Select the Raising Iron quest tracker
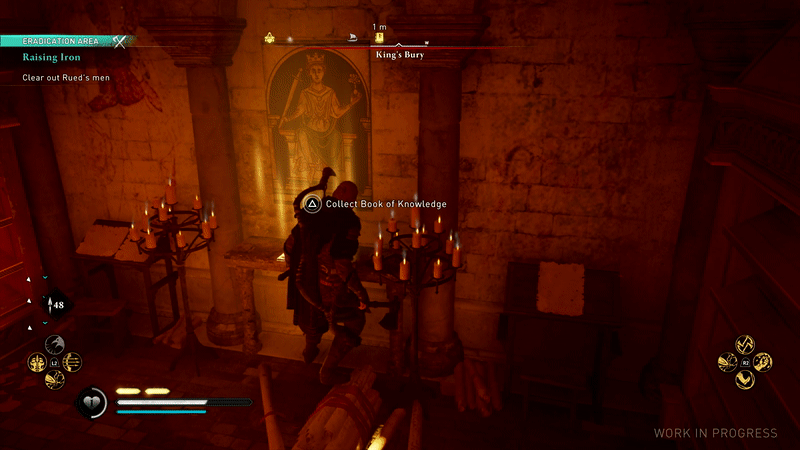The image size is (800, 450). (x=50, y=58)
